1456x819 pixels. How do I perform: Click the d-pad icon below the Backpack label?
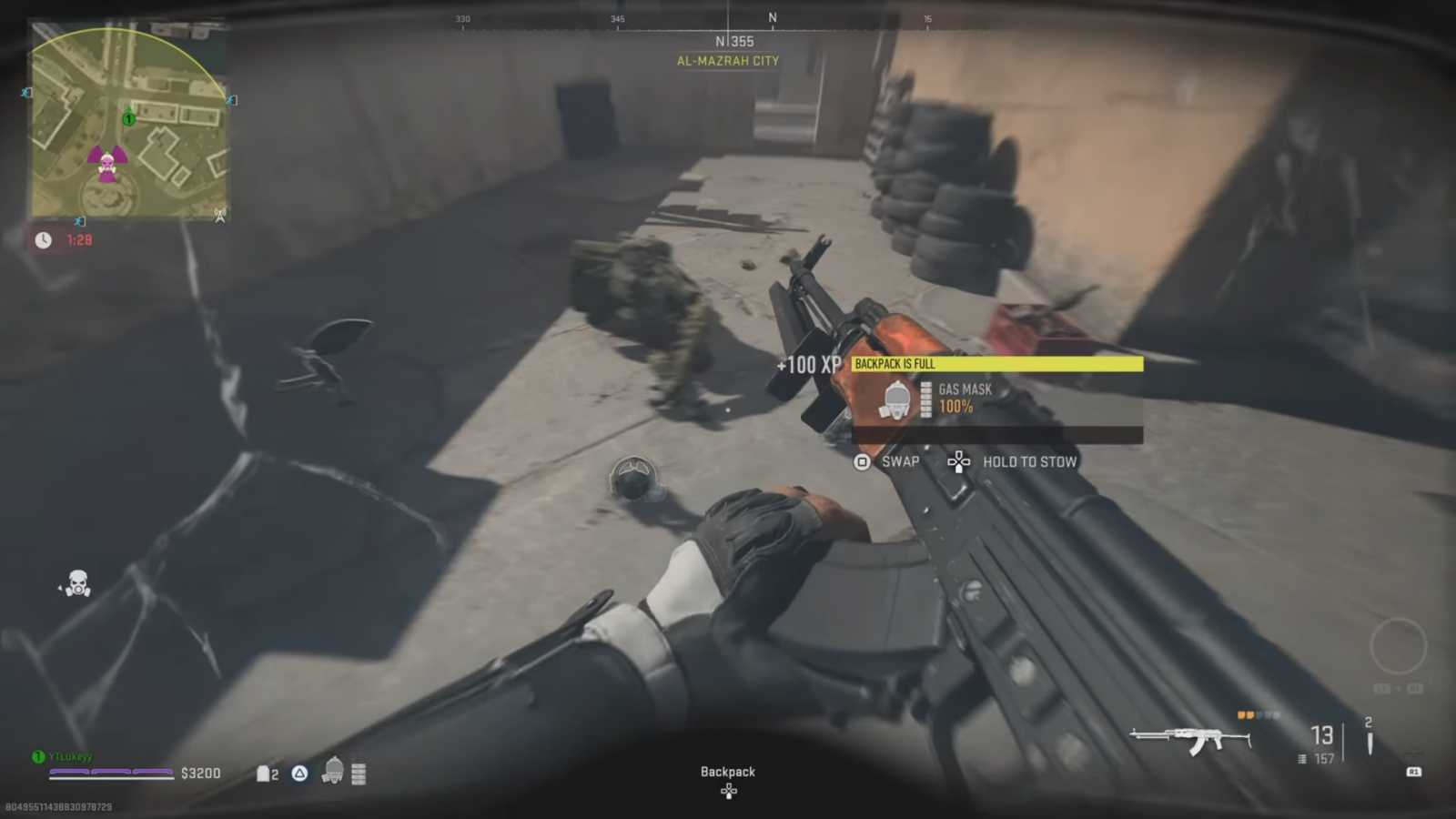[x=728, y=791]
